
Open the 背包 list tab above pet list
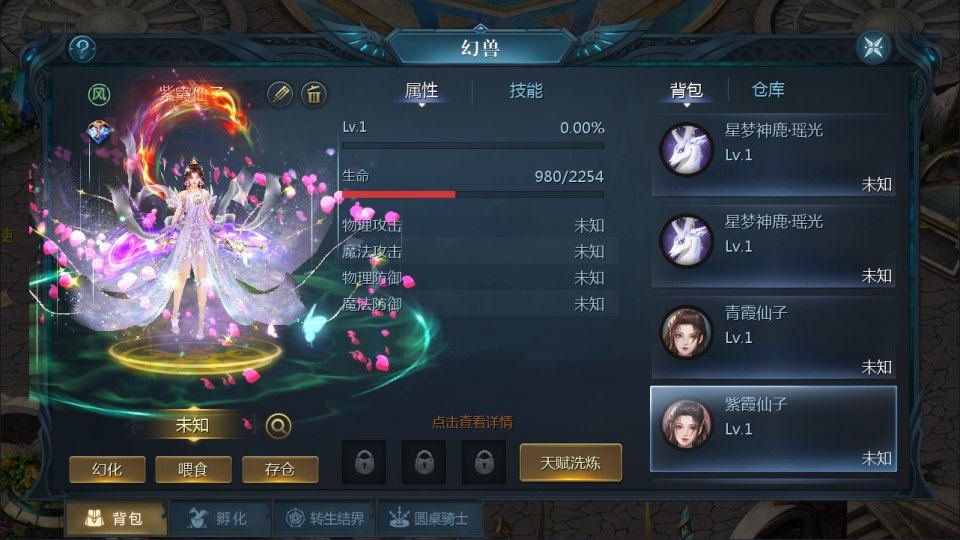point(686,90)
